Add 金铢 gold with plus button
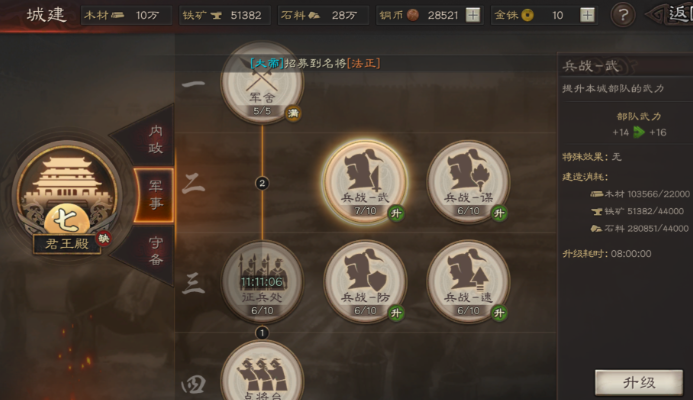The image size is (693, 400). 587,15
